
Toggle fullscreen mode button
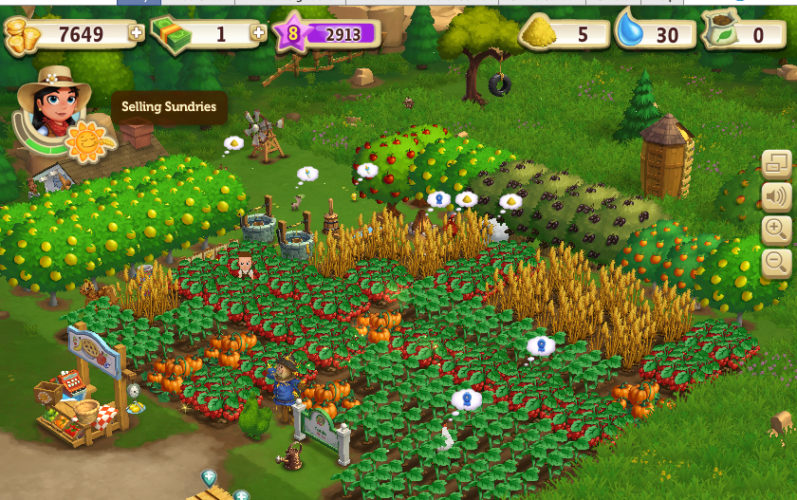pyautogui.click(x=776, y=163)
